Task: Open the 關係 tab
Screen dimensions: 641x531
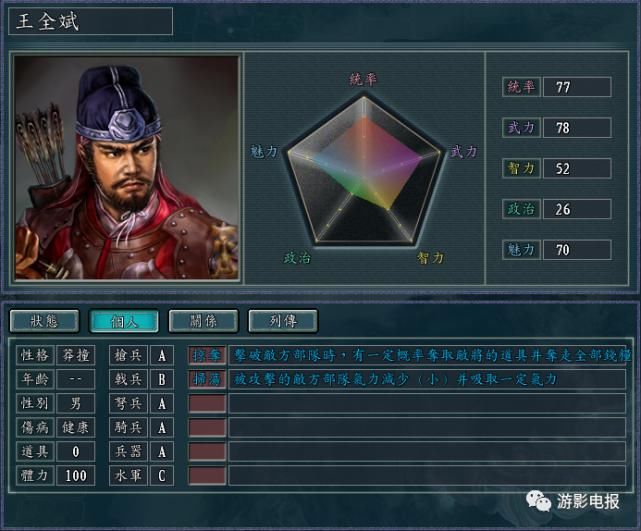Action: point(203,321)
